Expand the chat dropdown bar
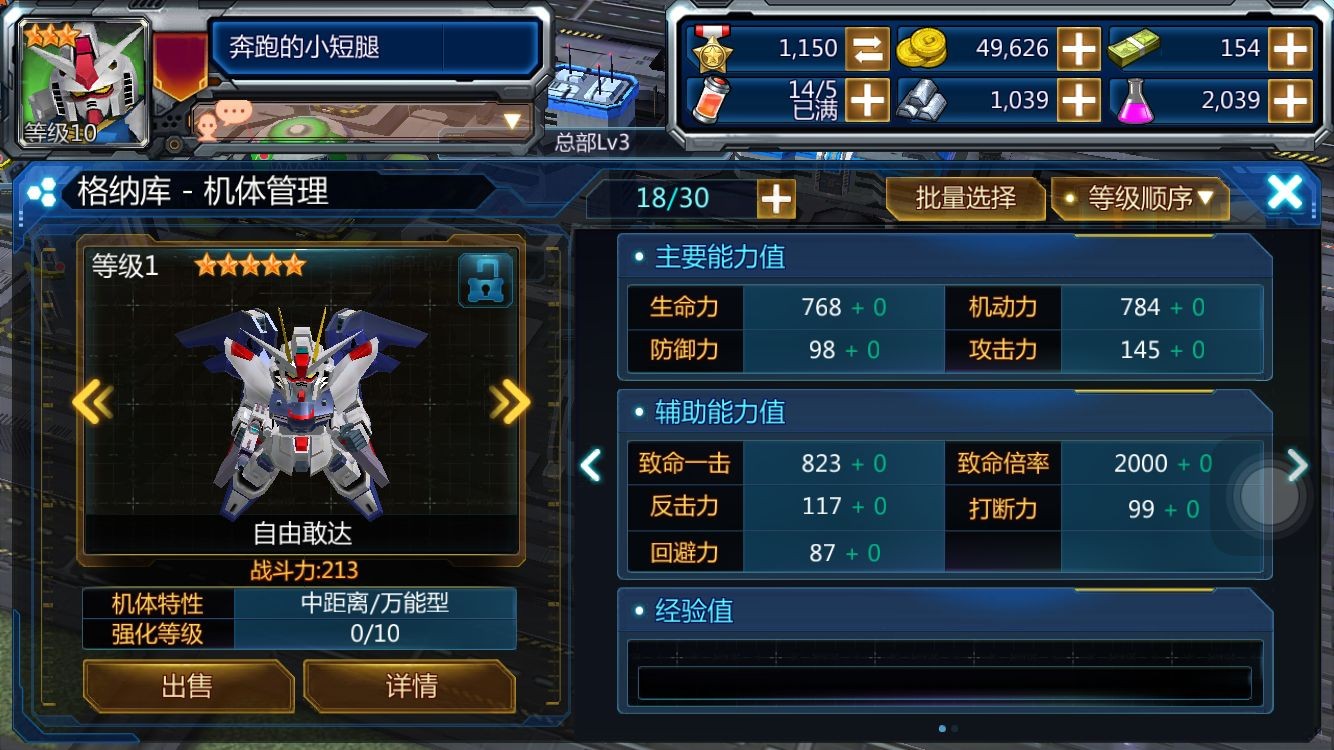Image resolution: width=1334 pixels, height=750 pixels. (513, 122)
